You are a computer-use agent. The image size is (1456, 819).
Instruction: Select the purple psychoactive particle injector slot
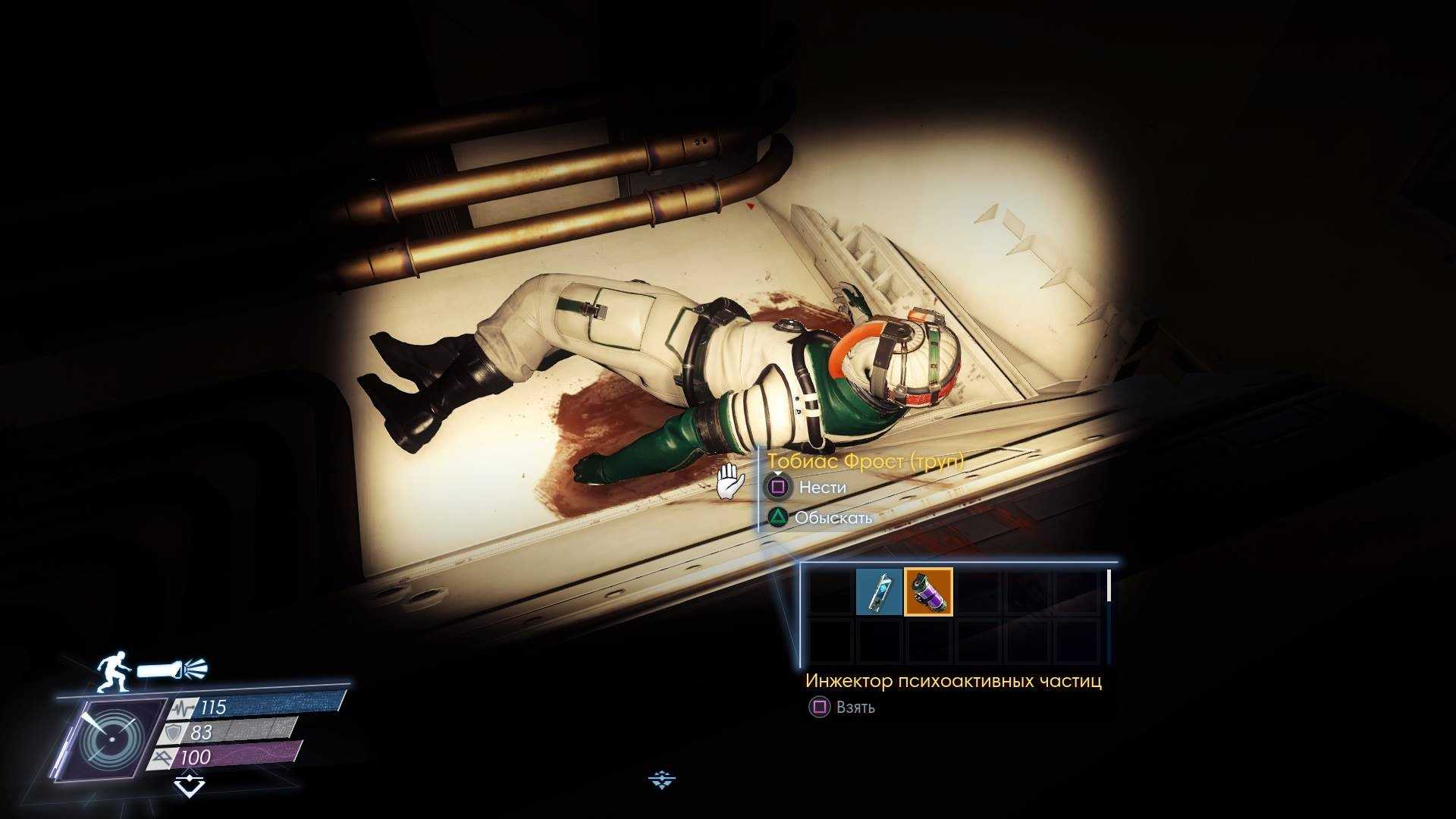928,591
